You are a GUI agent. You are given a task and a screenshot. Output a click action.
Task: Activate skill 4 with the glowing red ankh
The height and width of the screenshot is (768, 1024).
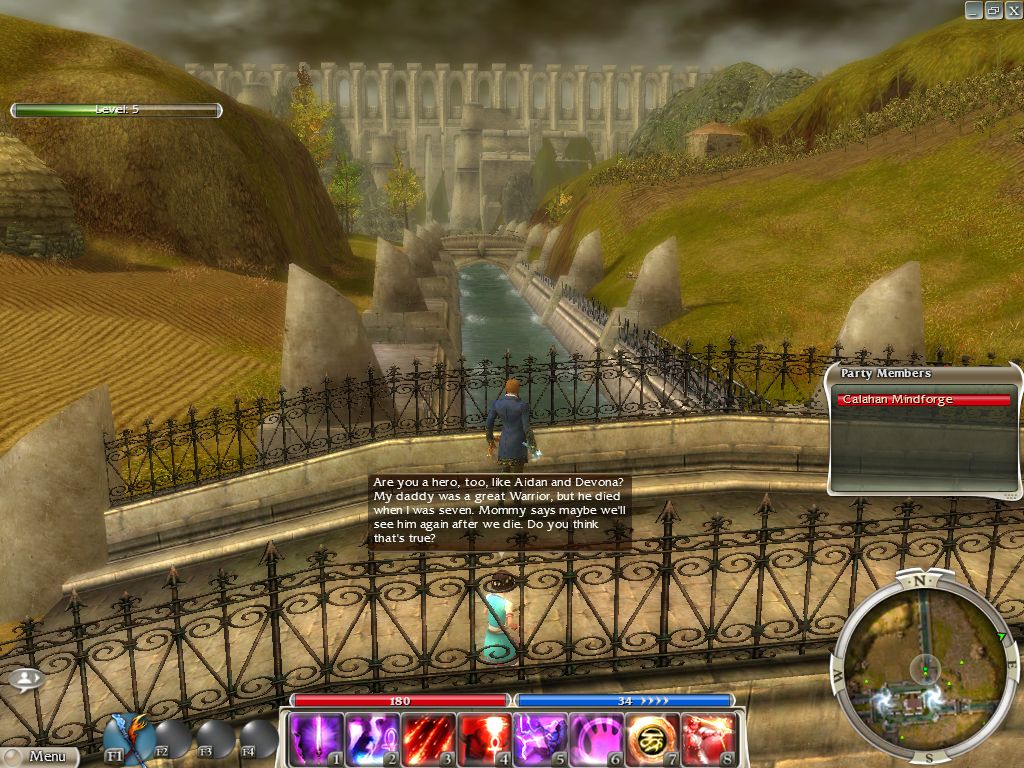[x=484, y=739]
